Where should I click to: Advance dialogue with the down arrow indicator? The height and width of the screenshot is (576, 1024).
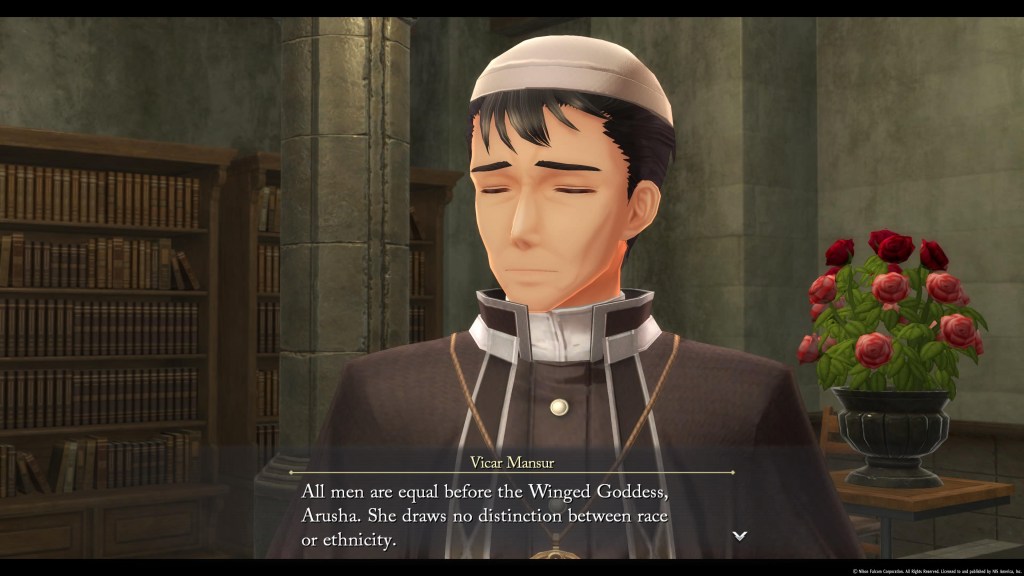click(x=739, y=536)
